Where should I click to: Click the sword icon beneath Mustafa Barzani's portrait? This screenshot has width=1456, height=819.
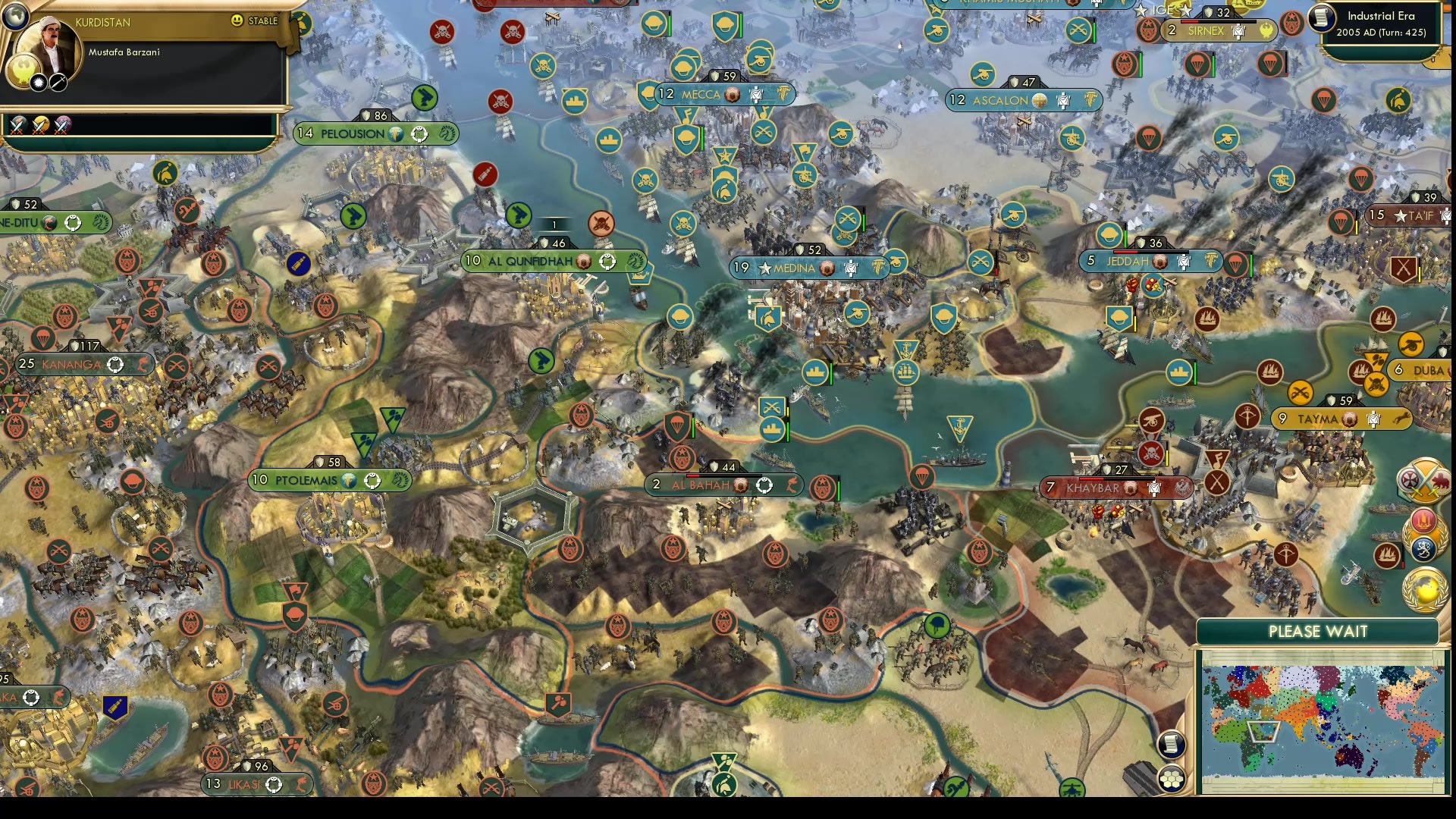pos(58,83)
